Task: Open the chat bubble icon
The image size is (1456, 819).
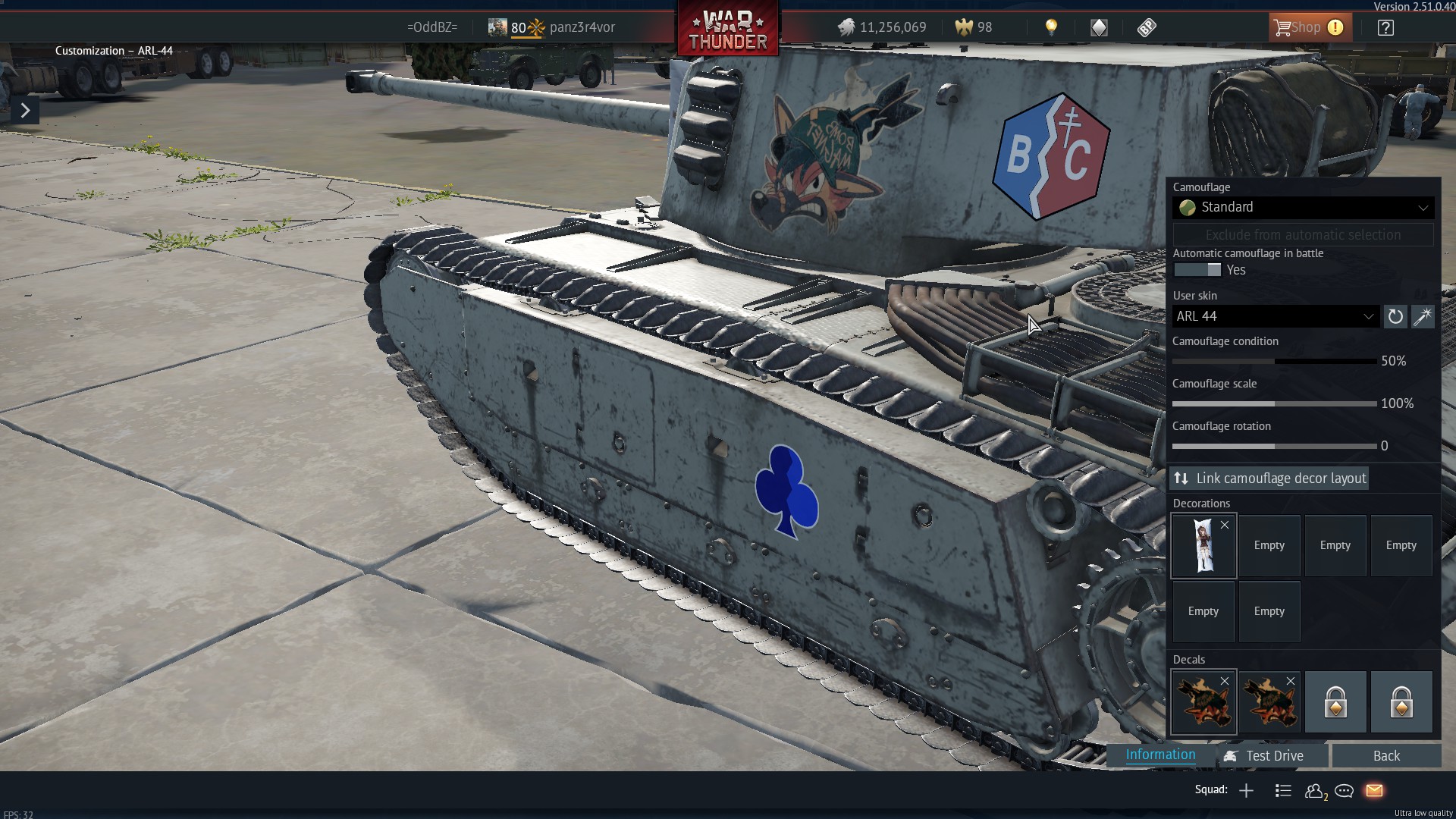Action: [1344, 791]
